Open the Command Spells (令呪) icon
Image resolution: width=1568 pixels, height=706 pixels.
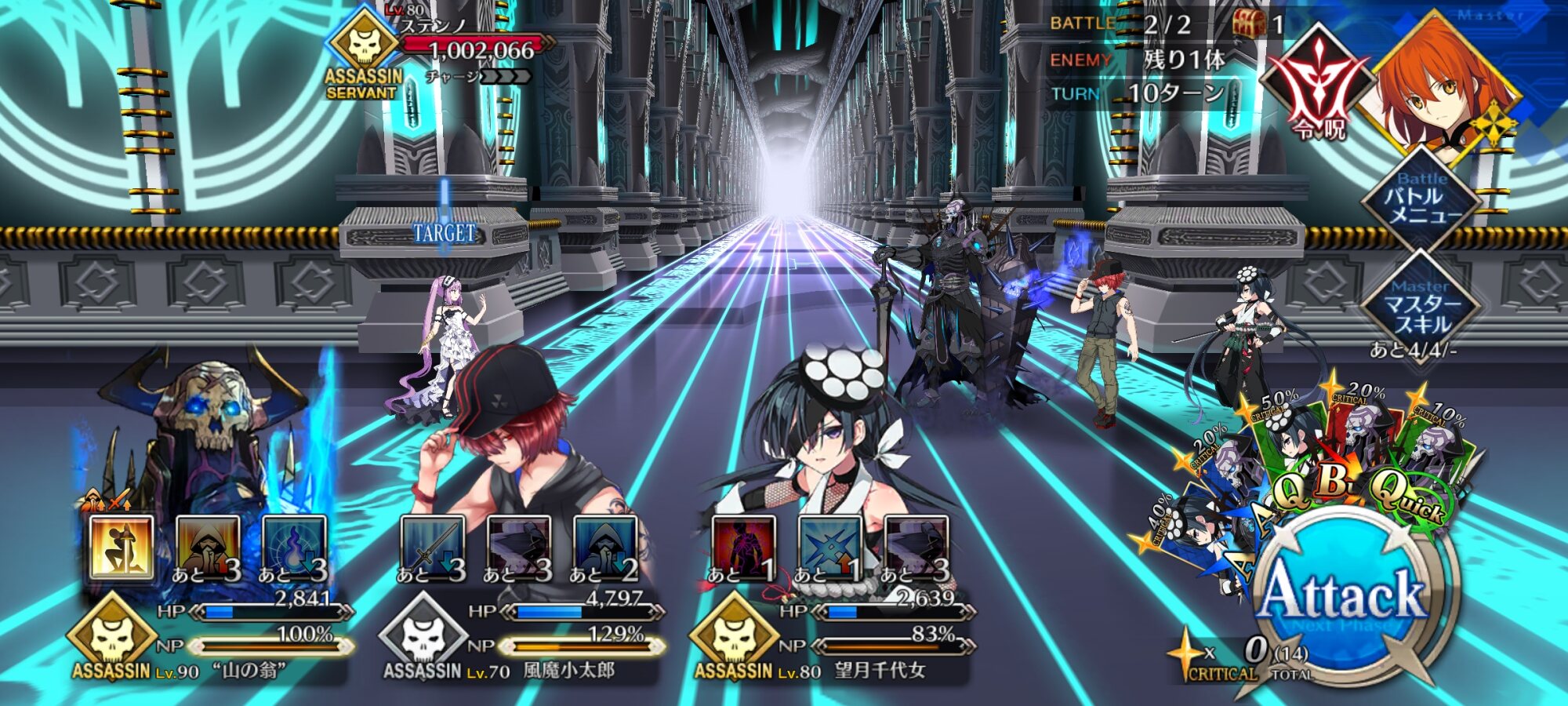pos(1320,84)
